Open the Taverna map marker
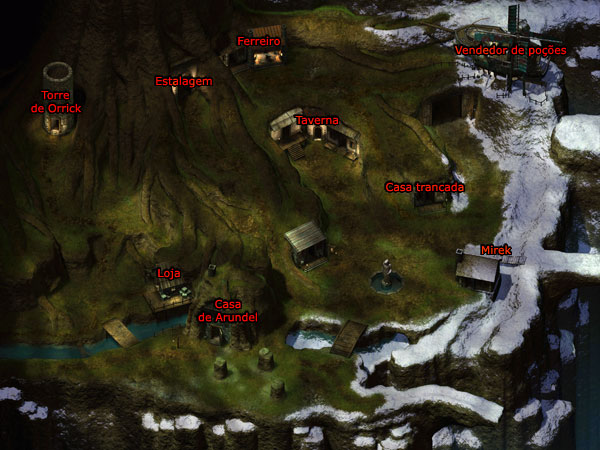The image size is (600, 450). (x=316, y=120)
